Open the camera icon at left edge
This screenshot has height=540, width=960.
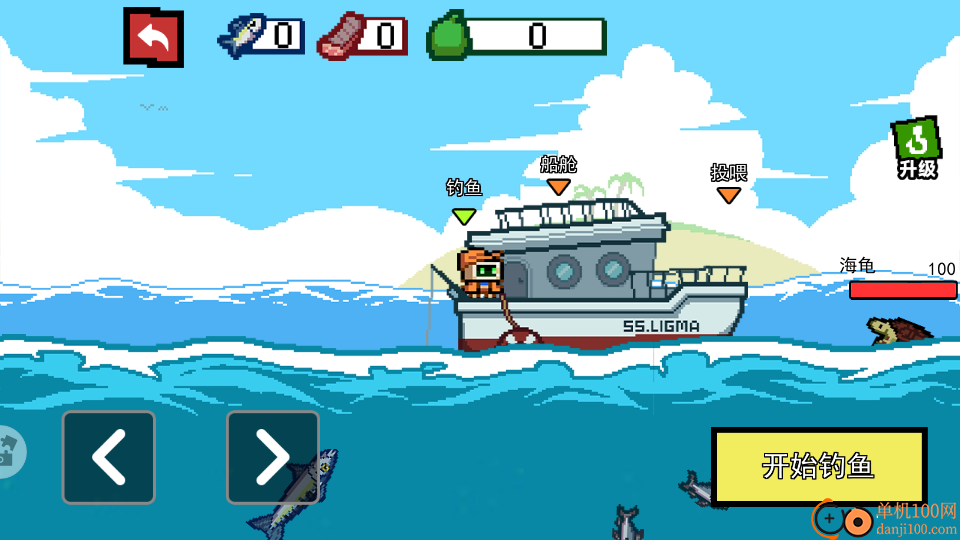pyautogui.click(x=10, y=451)
